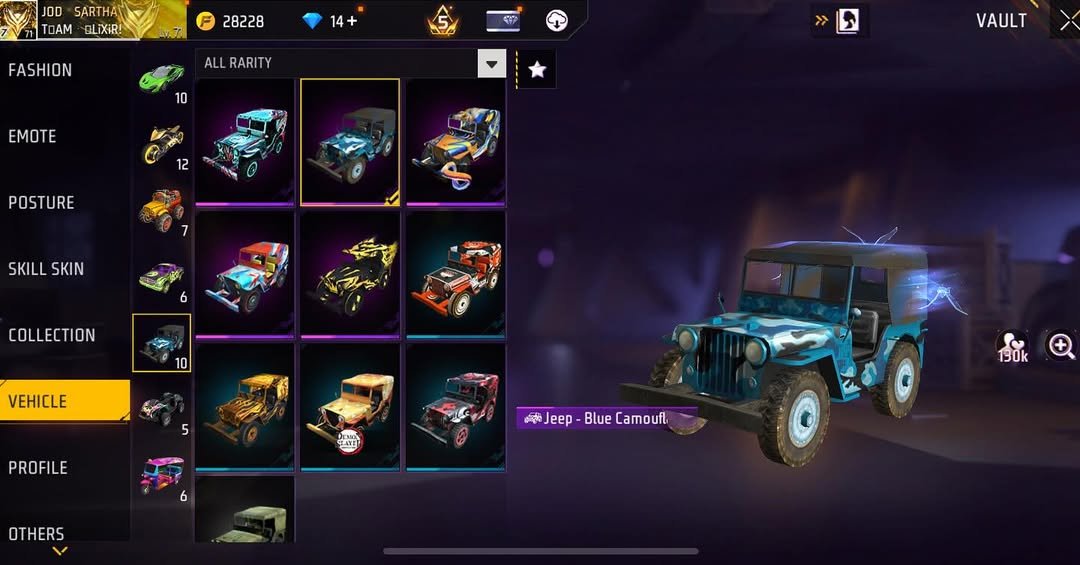Viewport: 1080px width, 565px height.
Task: Like the skin with the heart icon
Action: pos(1012,346)
